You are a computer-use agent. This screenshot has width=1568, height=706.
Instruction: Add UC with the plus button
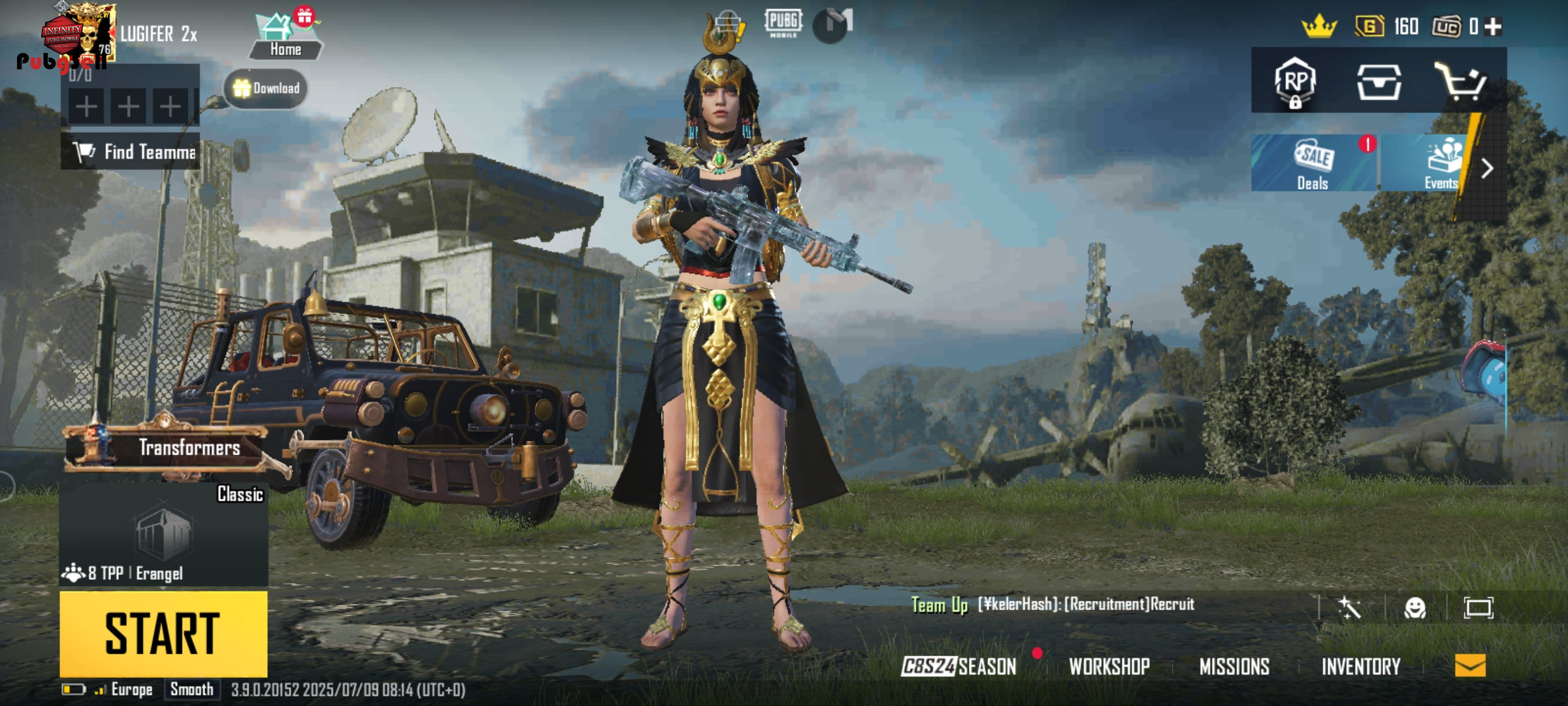point(1493,27)
